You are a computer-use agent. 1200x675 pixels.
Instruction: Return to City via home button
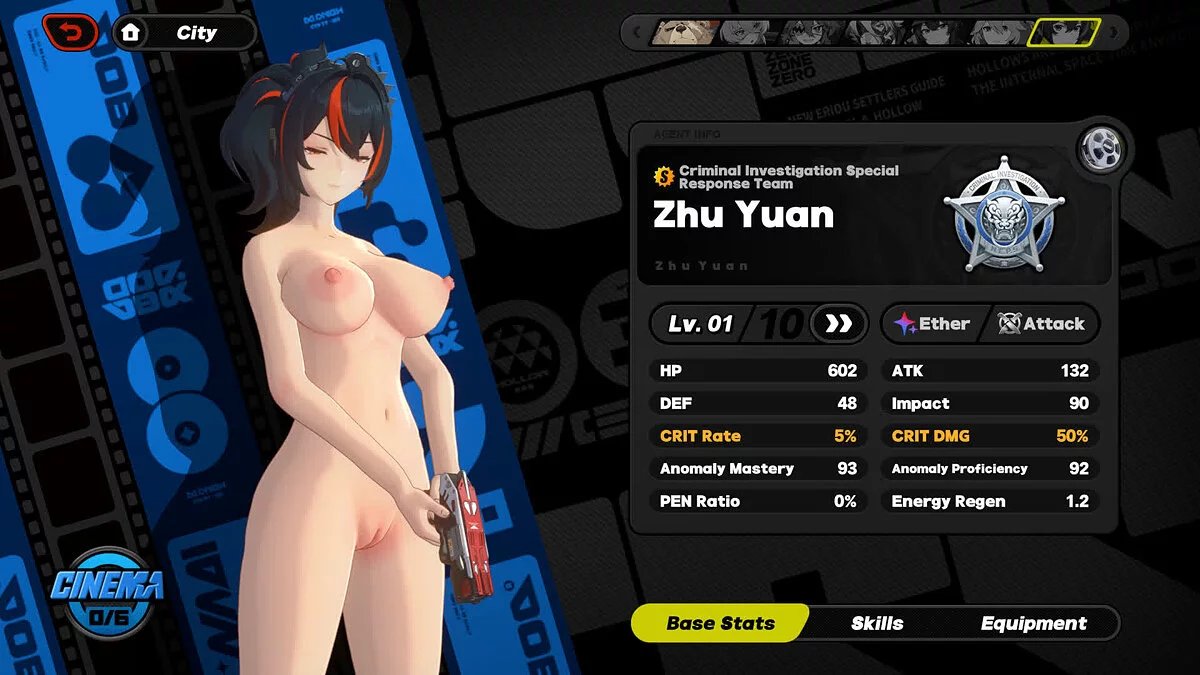click(x=184, y=33)
